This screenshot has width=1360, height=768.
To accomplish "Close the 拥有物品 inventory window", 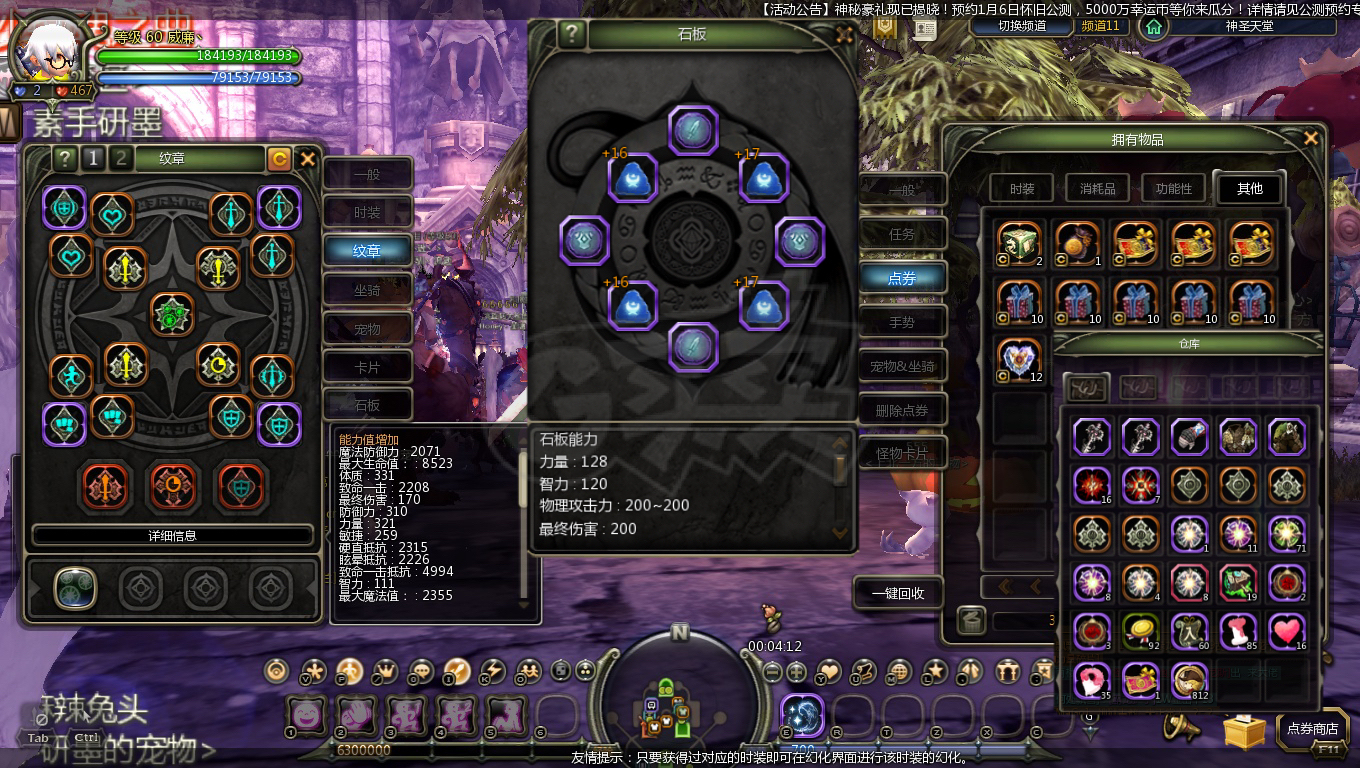I will (1311, 139).
